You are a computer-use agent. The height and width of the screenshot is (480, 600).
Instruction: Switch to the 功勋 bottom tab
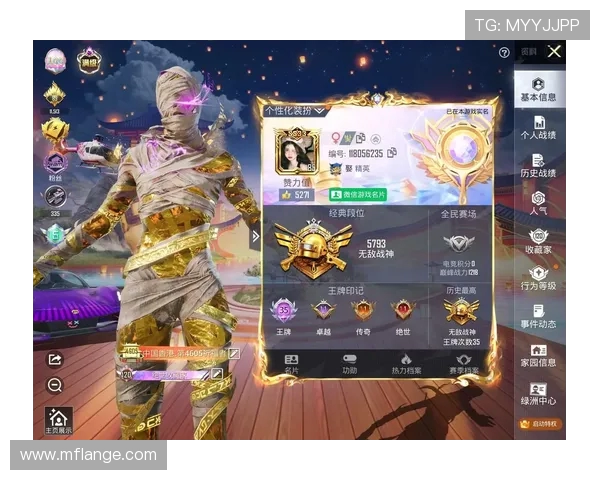click(x=349, y=363)
